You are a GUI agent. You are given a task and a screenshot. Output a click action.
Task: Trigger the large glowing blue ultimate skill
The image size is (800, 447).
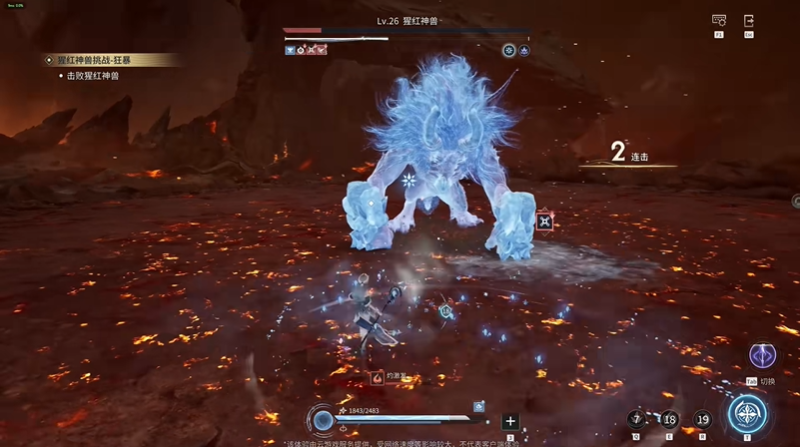(747, 414)
